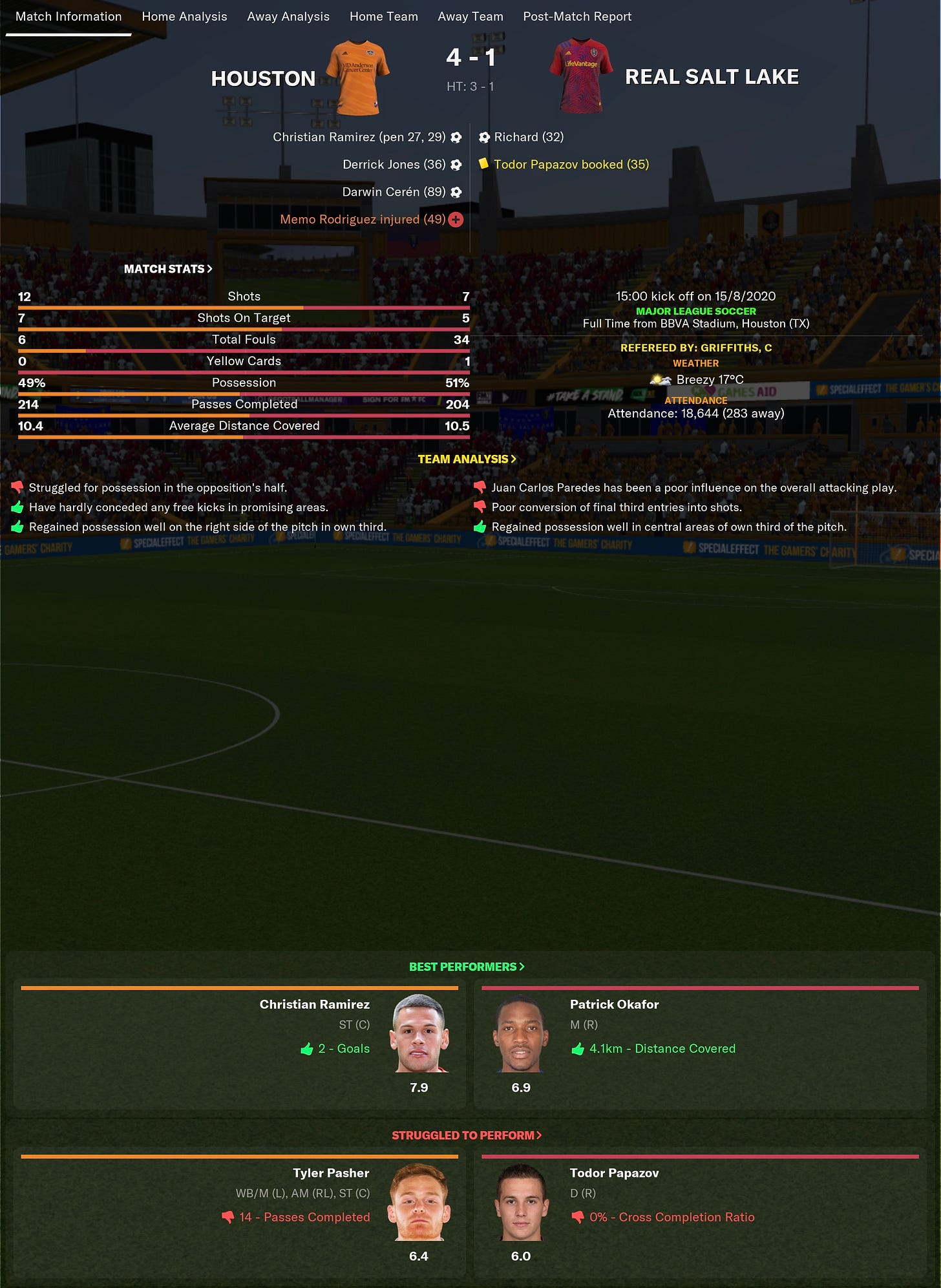Click the injury cross icon for Memo Rodriguez
The height and width of the screenshot is (1288, 941).
457,219
